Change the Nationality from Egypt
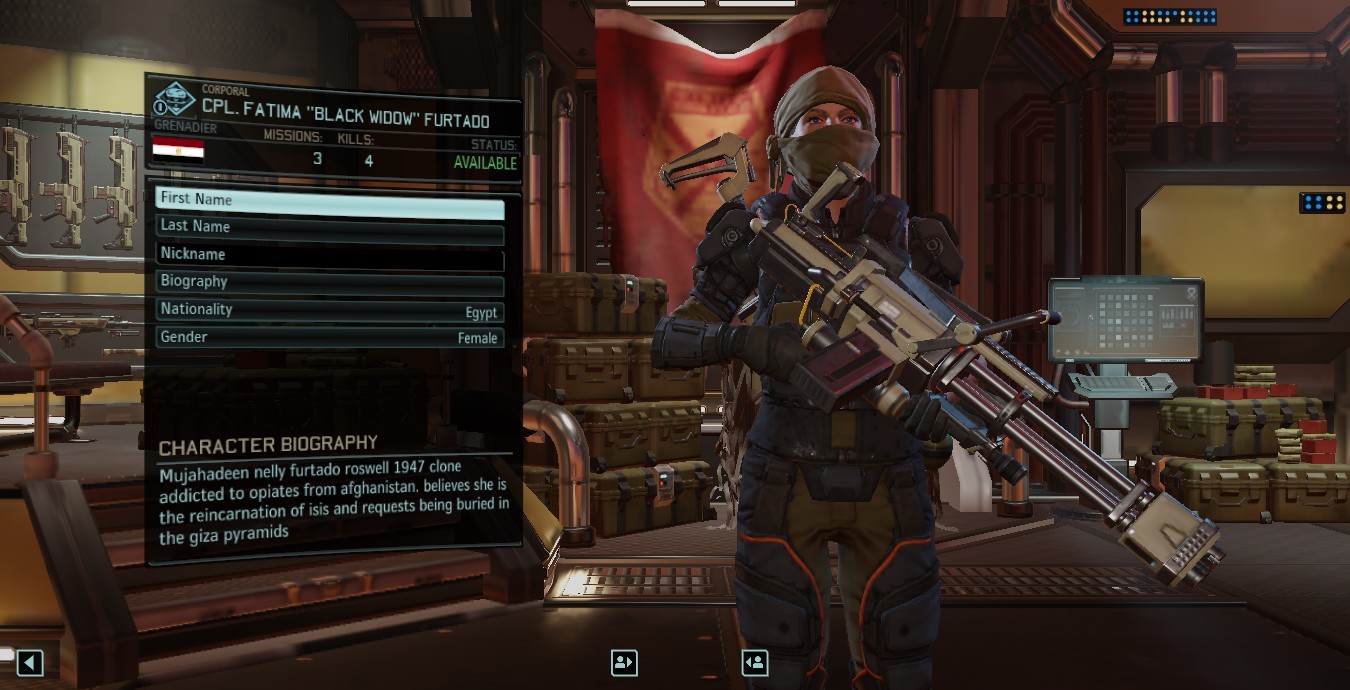The image size is (1350, 690). 329,310
